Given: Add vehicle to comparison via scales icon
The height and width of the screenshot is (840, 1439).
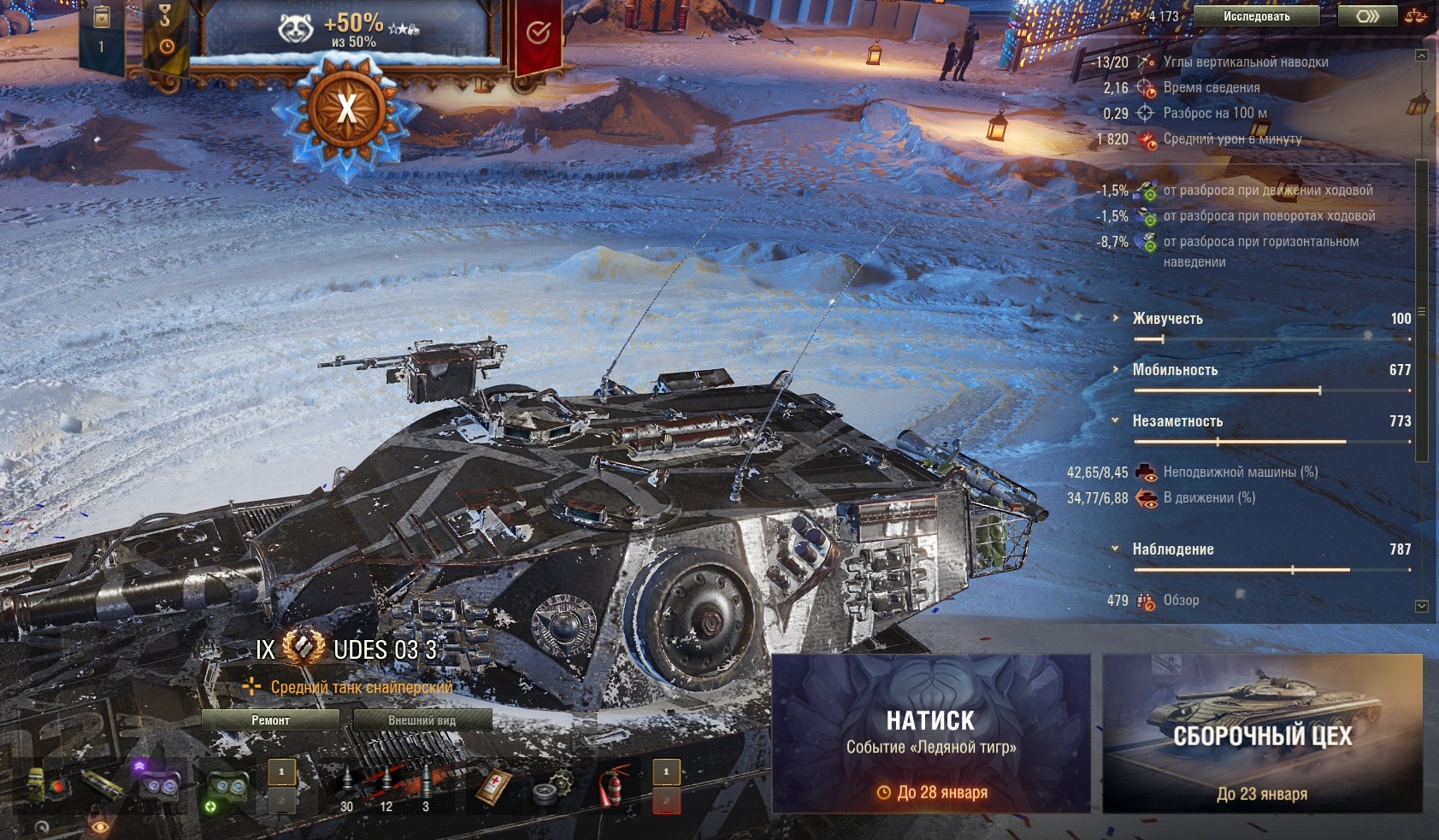Looking at the screenshot, I should click(1416, 16).
